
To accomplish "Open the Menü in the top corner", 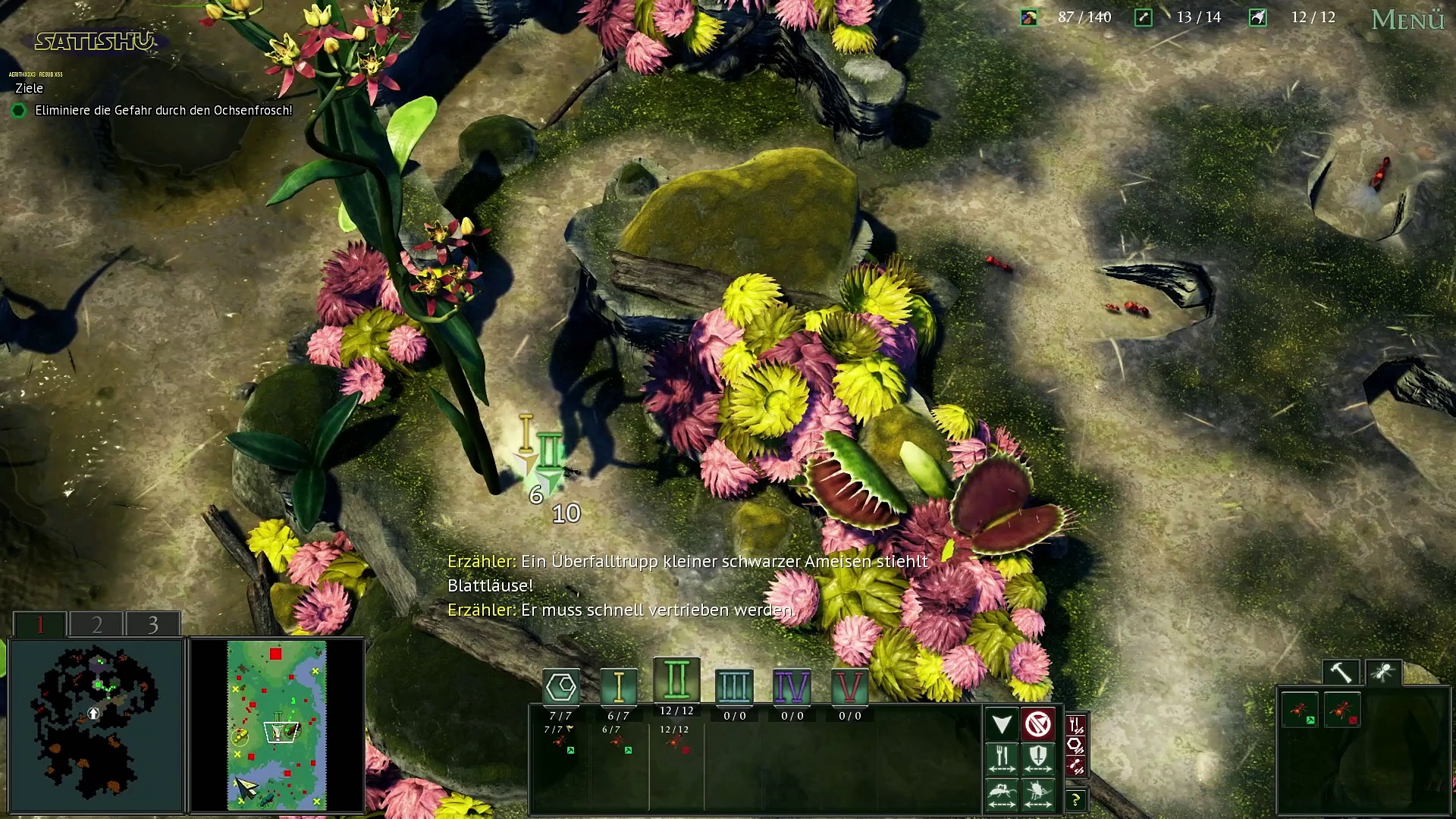I will [x=1407, y=20].
